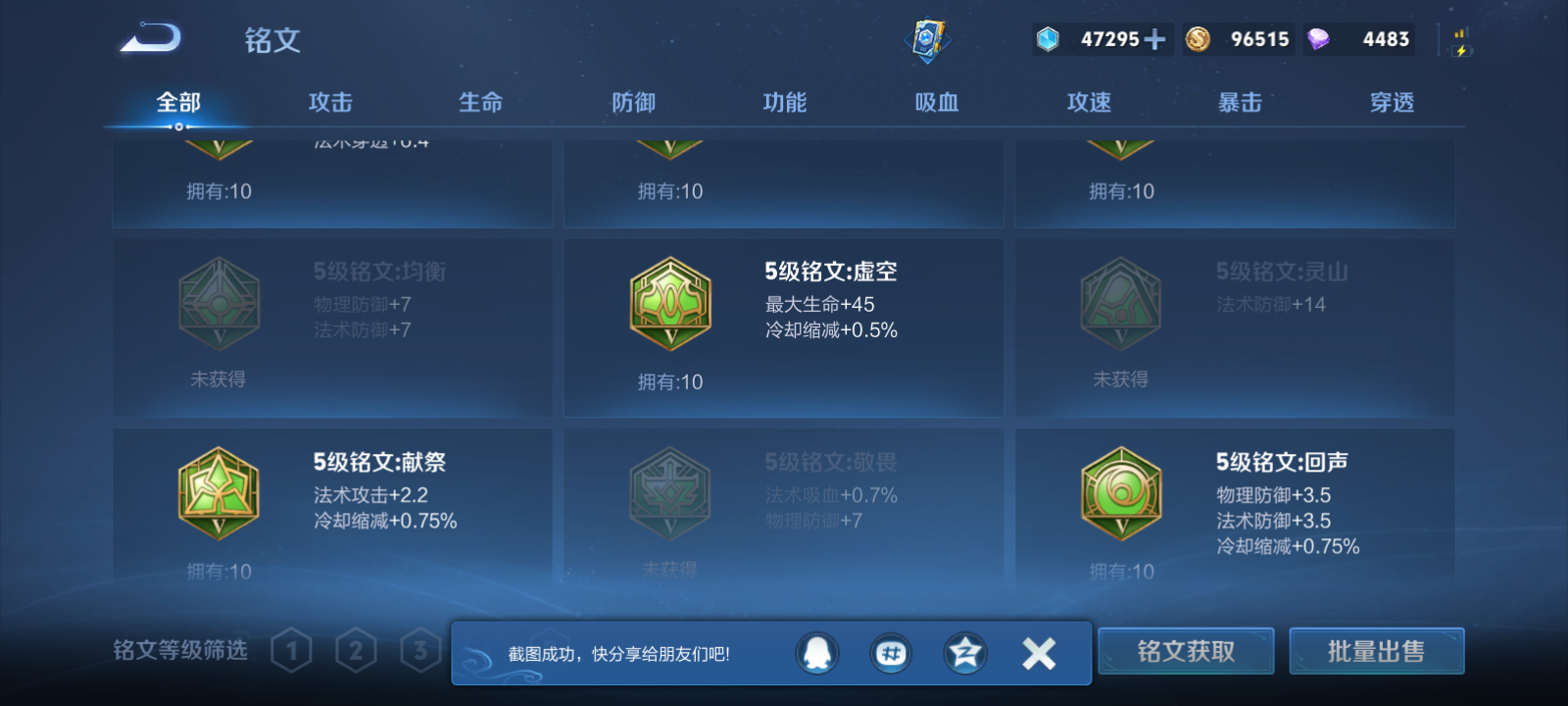Select the 回声 level-5 rune icon
This screenshot has width=1568, height=706.
tap(1120, 493)
